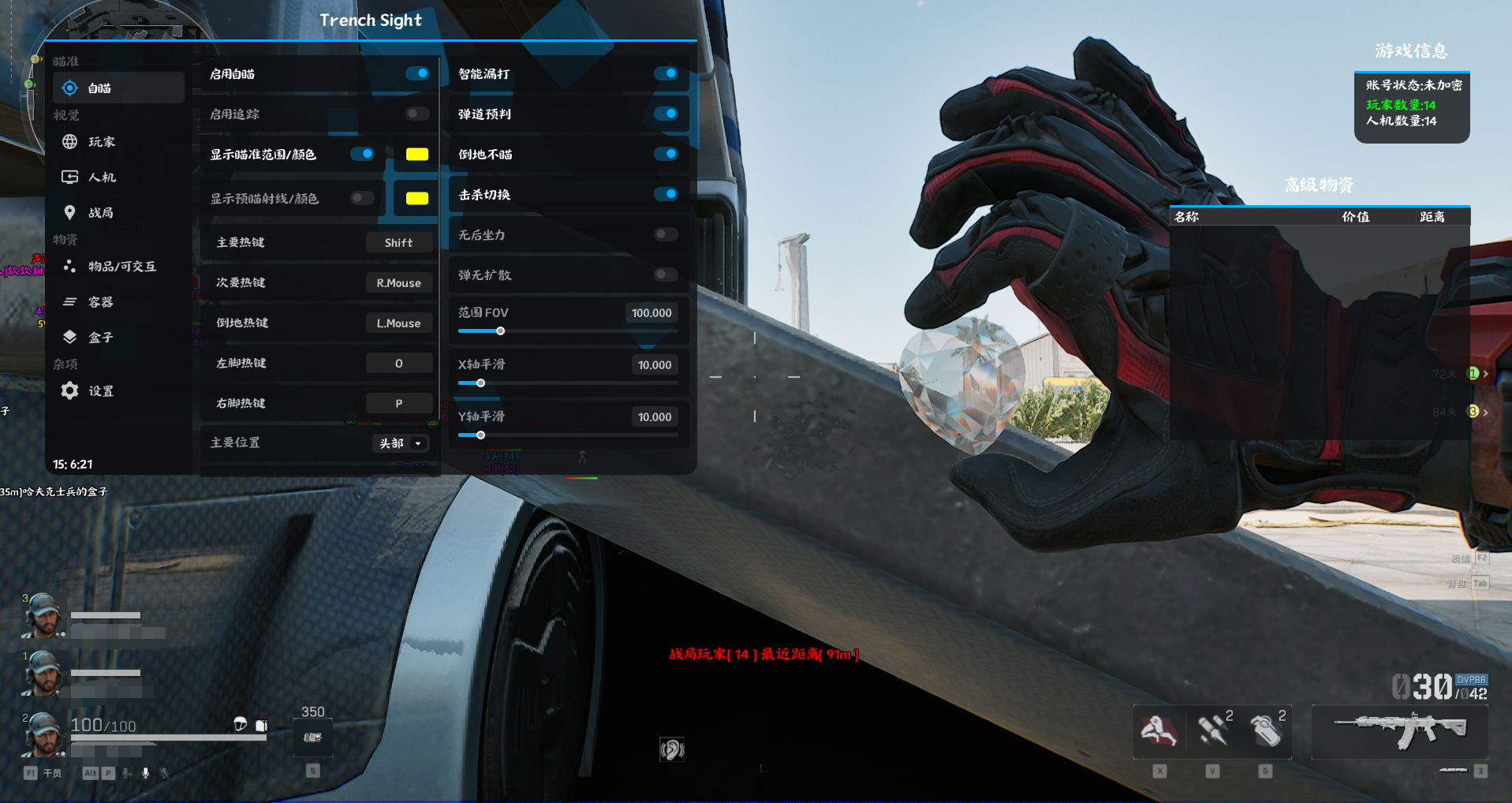The width and height of the screenshot is (1512, 803).
Task: Open the 玩家 section in sidebar
Action: pos(101,142)
